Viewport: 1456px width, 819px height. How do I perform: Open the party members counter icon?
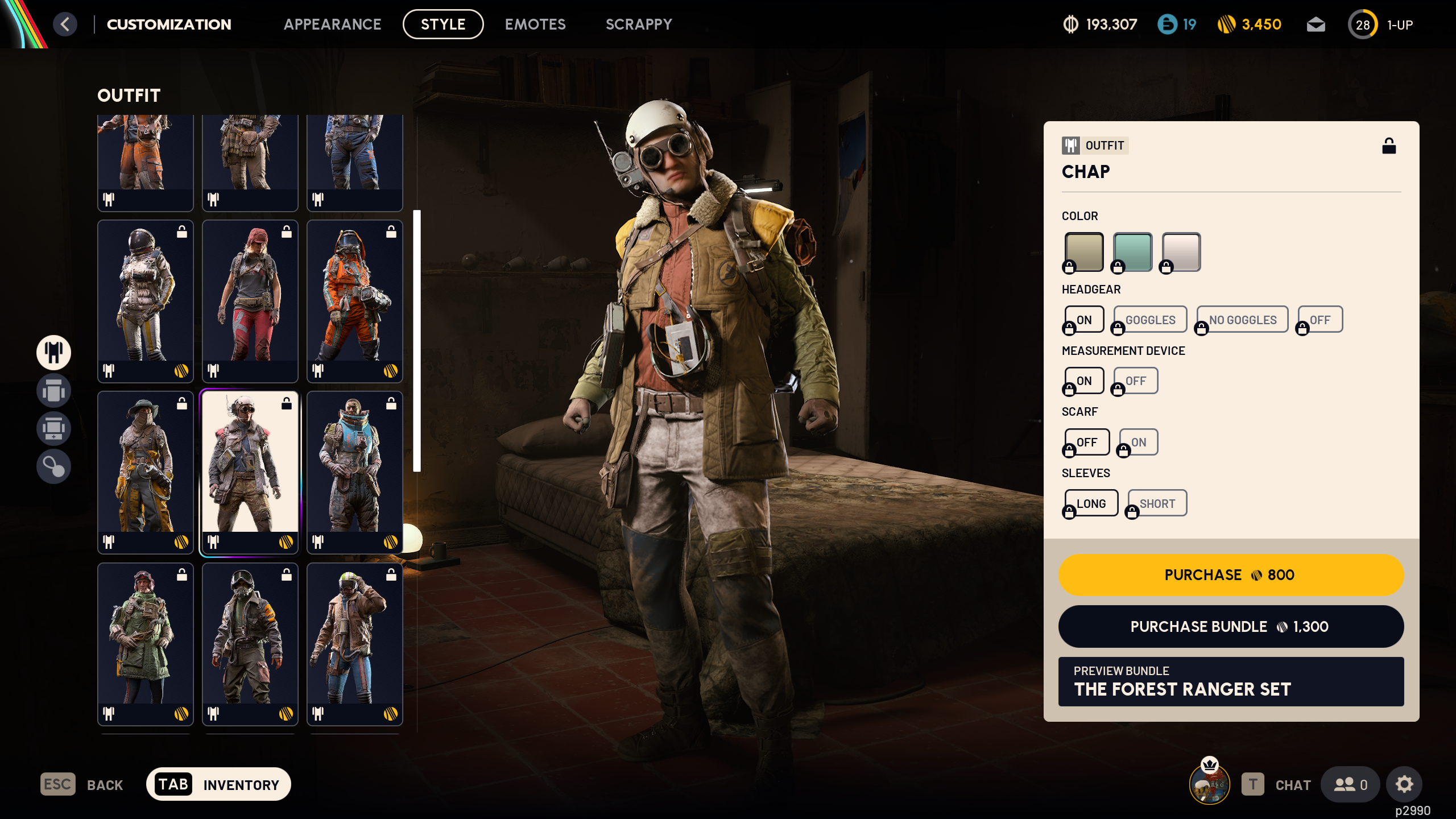click(x=1351, y=784)
